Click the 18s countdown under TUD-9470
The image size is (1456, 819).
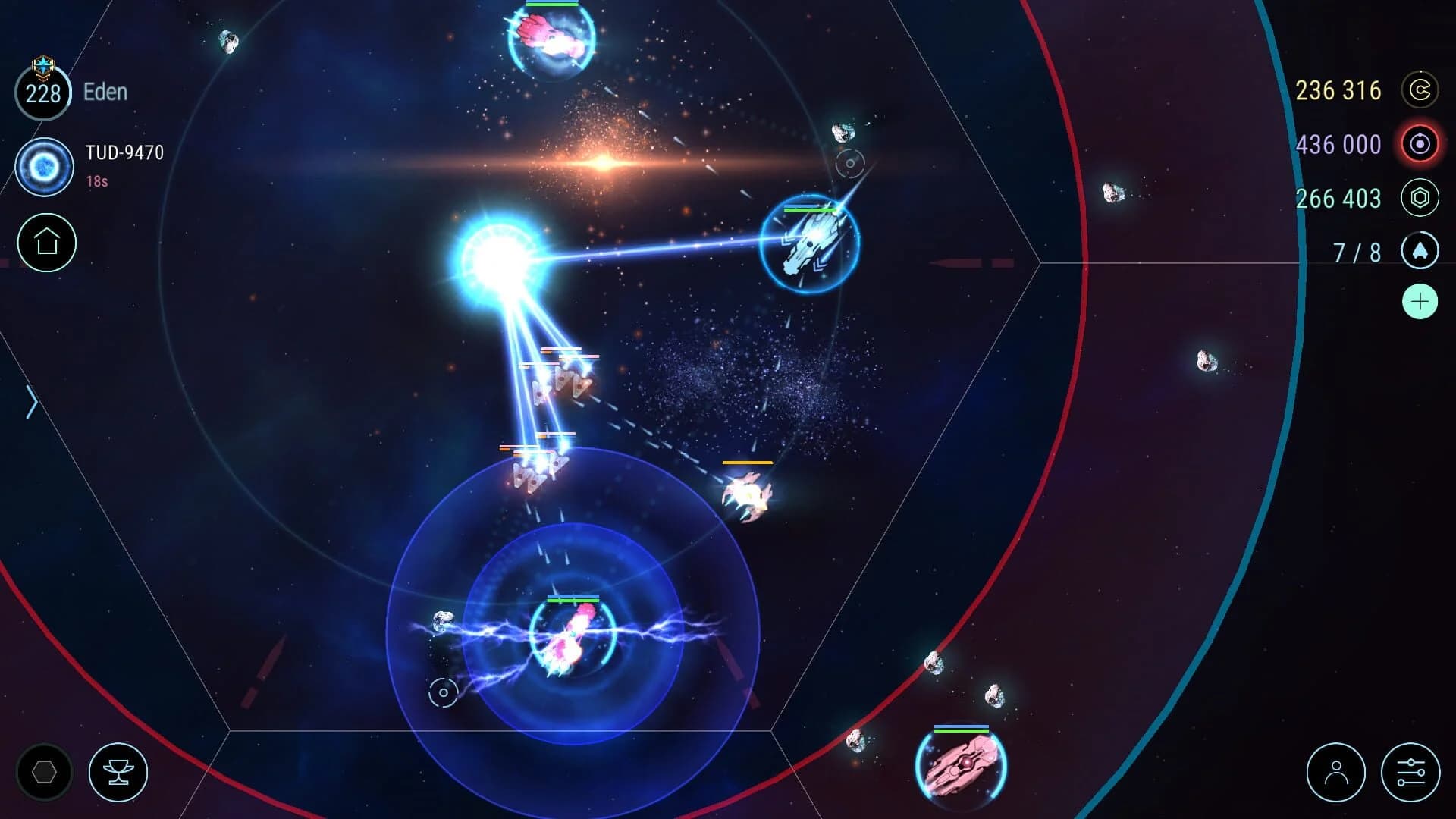point(96,182)
